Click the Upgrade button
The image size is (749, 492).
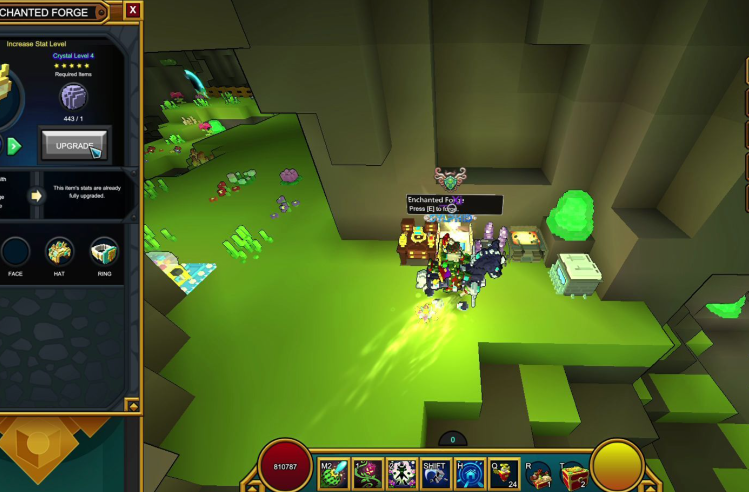pyautogui.click(x=74, y=145)
